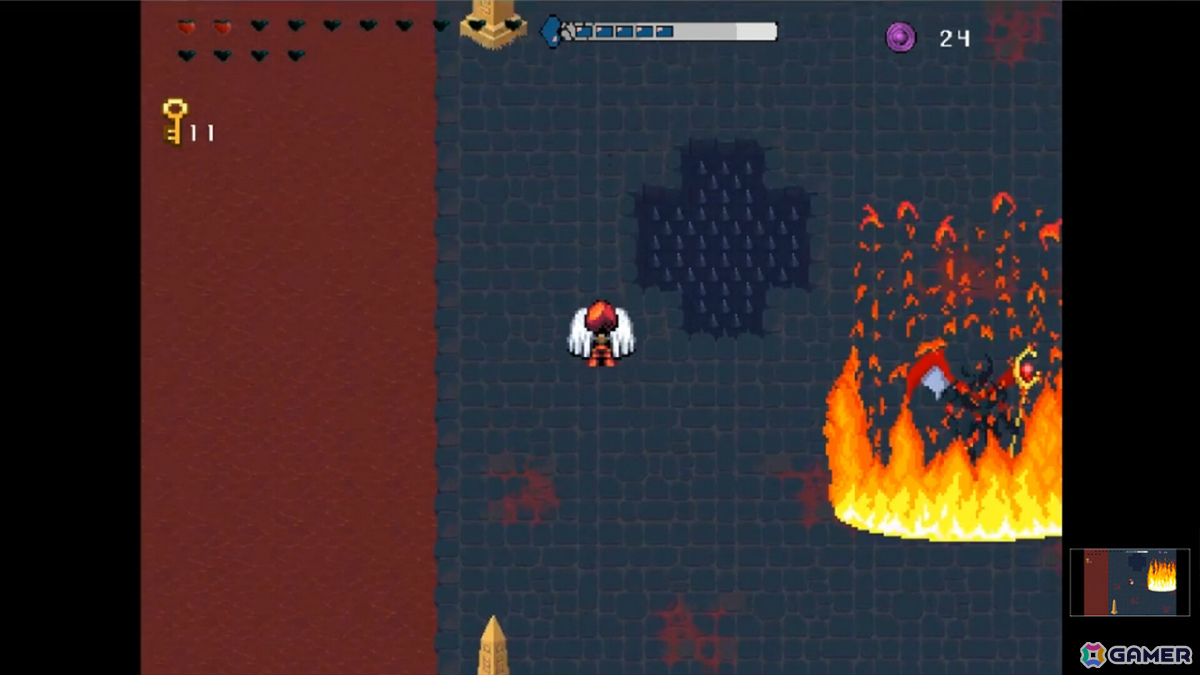The height and width of the screenshot is (675, 1200).
Task: Select the golden key icon
Action: (175, 122)
